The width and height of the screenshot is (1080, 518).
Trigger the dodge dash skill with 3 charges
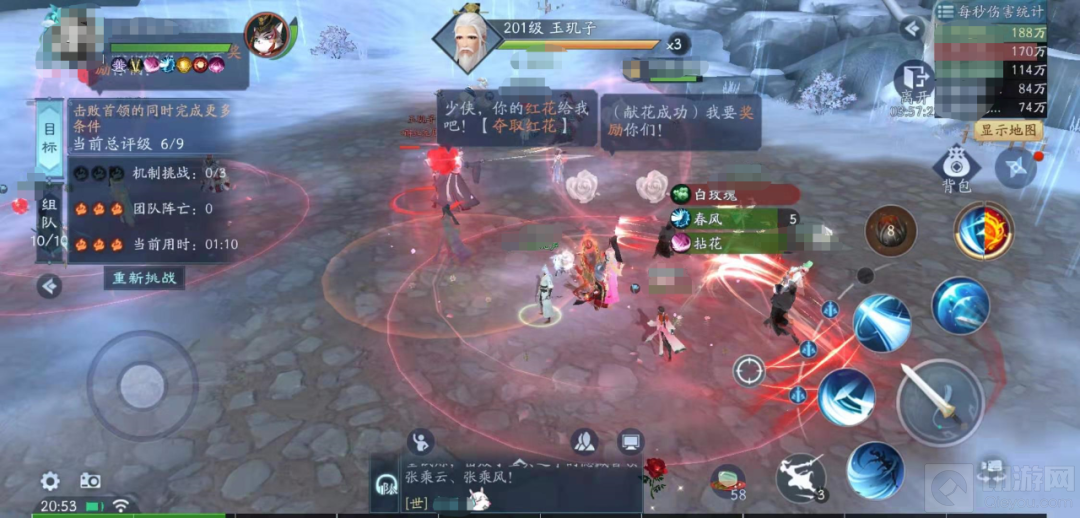[x=801, y=477]
